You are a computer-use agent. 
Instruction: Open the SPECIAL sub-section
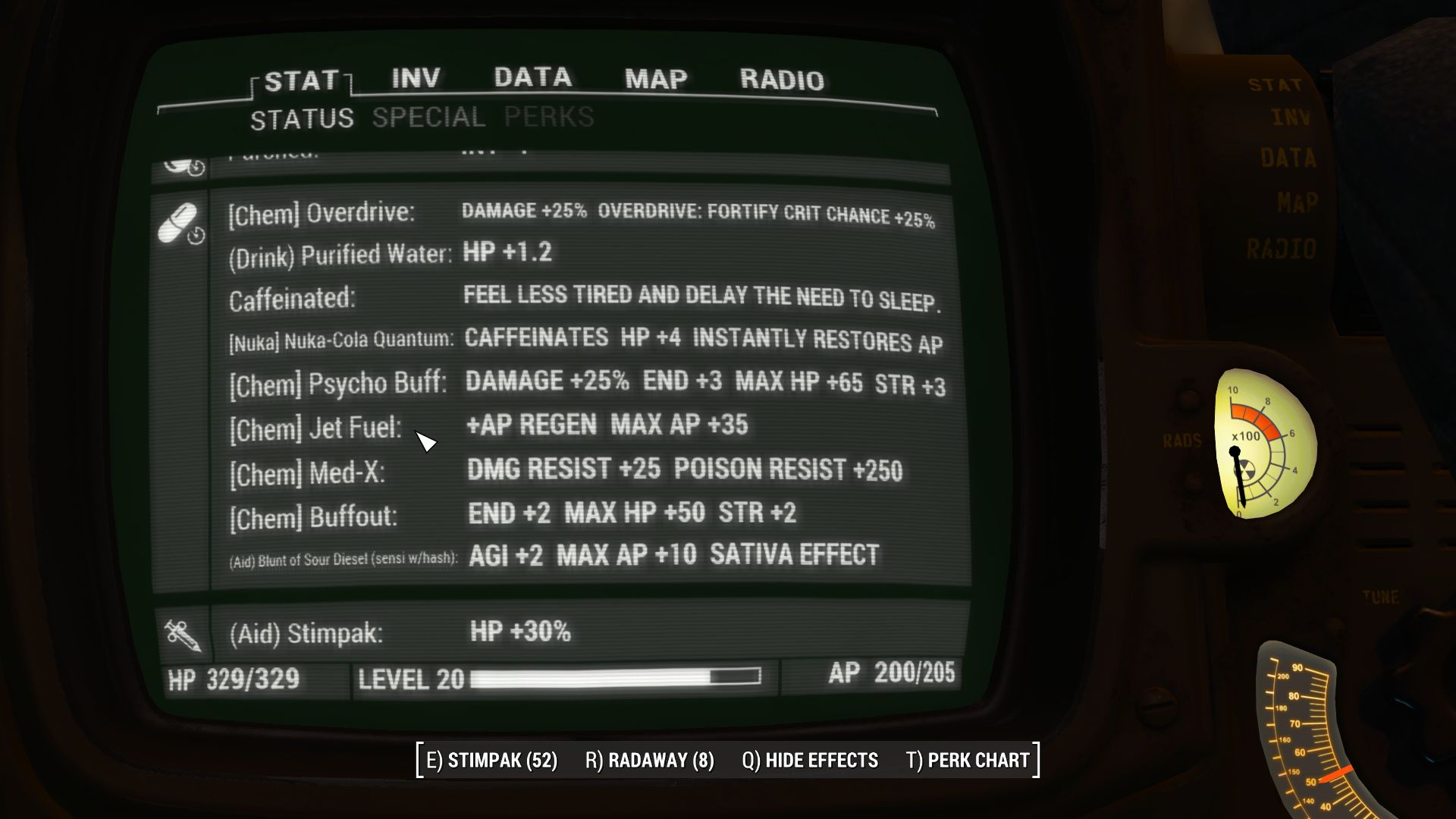(427, 117)
